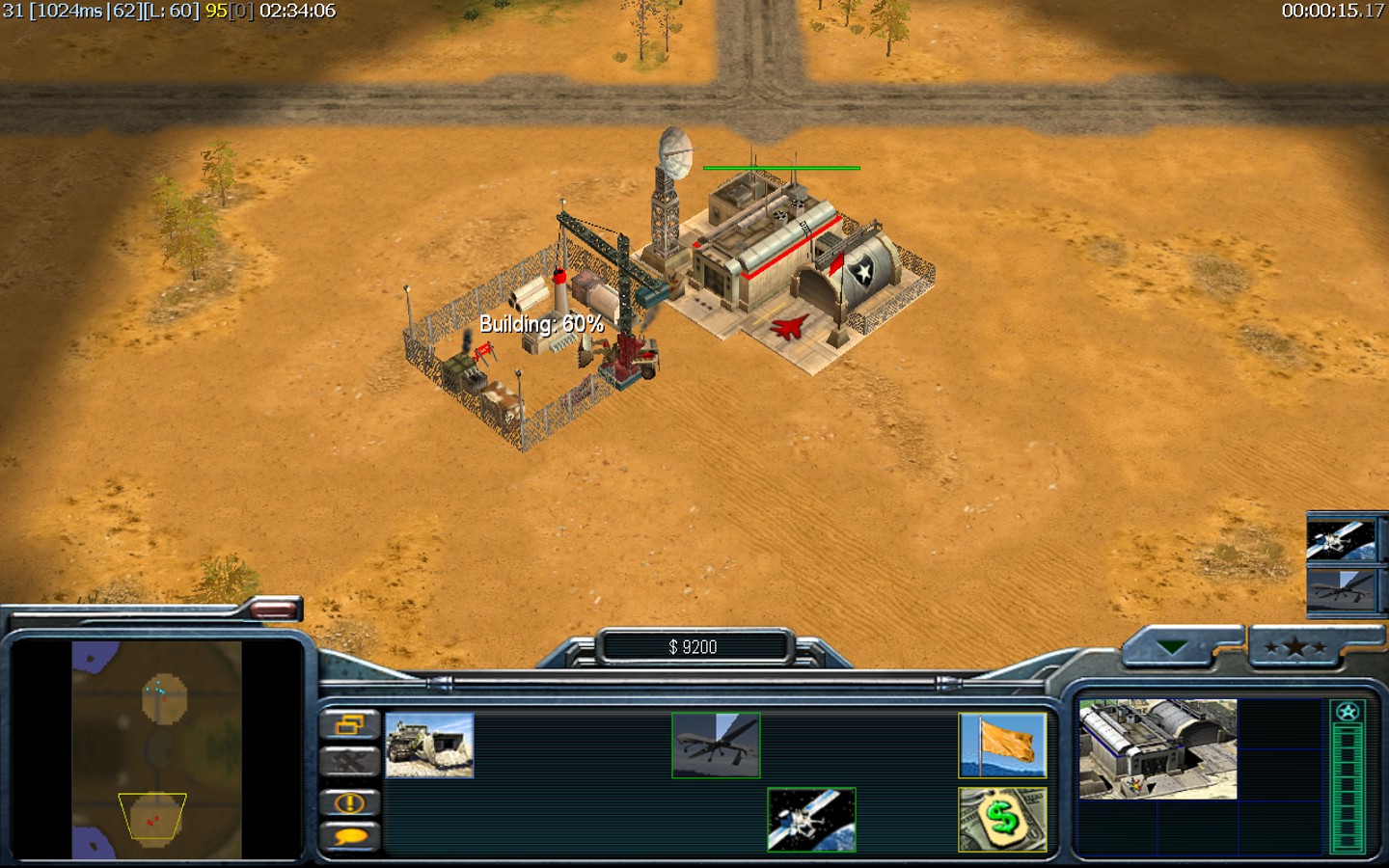Click the radar minimap
Viewport: 1389px width, 868px height.
point(157,749)
